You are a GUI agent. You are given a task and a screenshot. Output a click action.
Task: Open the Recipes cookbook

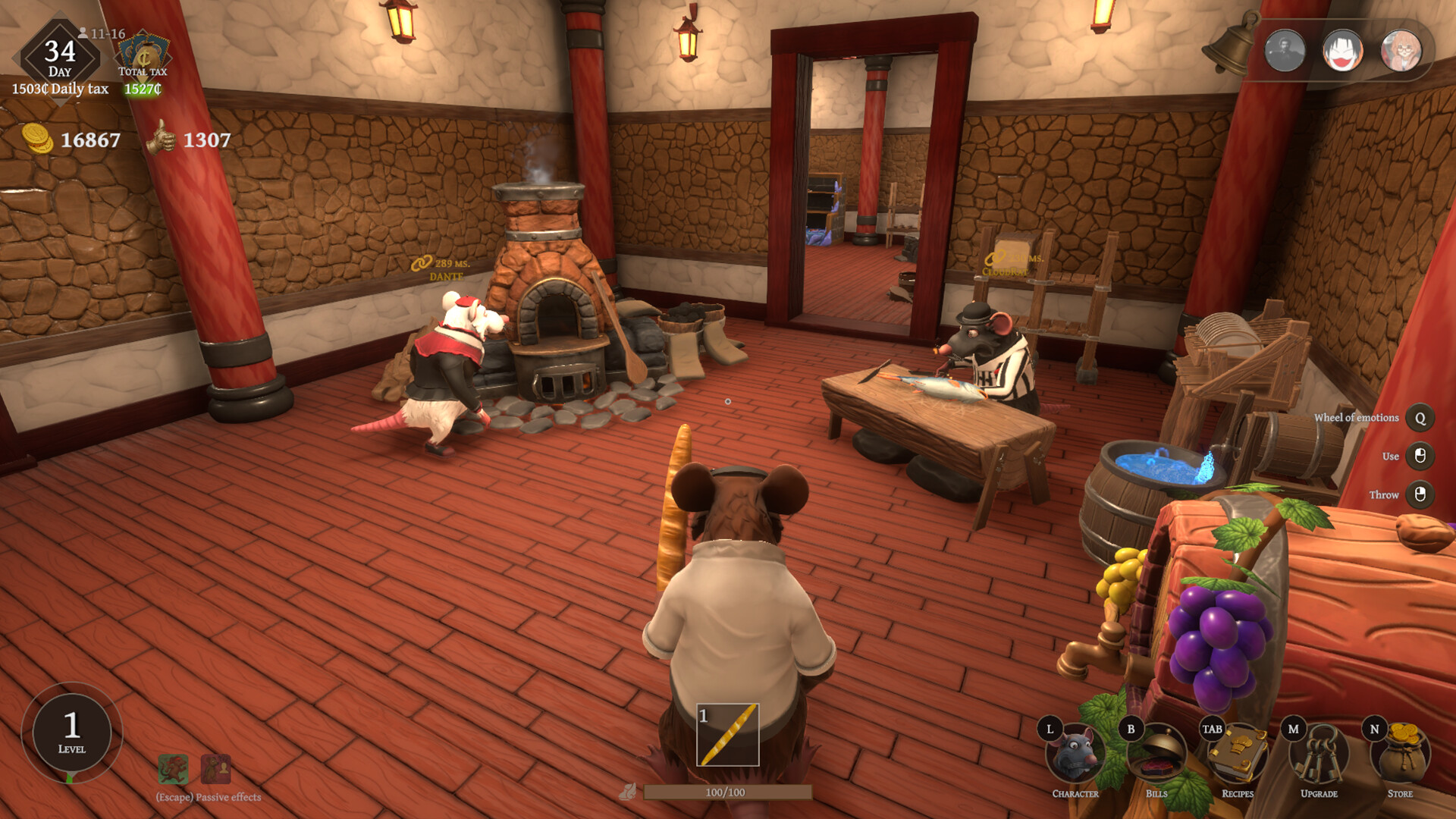pos(1238,754)
